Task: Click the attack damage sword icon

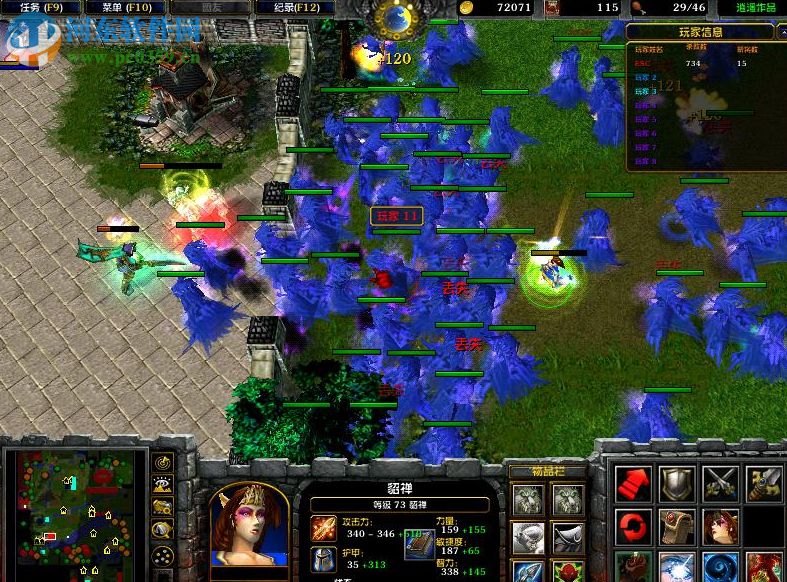Action: (324, 529)
